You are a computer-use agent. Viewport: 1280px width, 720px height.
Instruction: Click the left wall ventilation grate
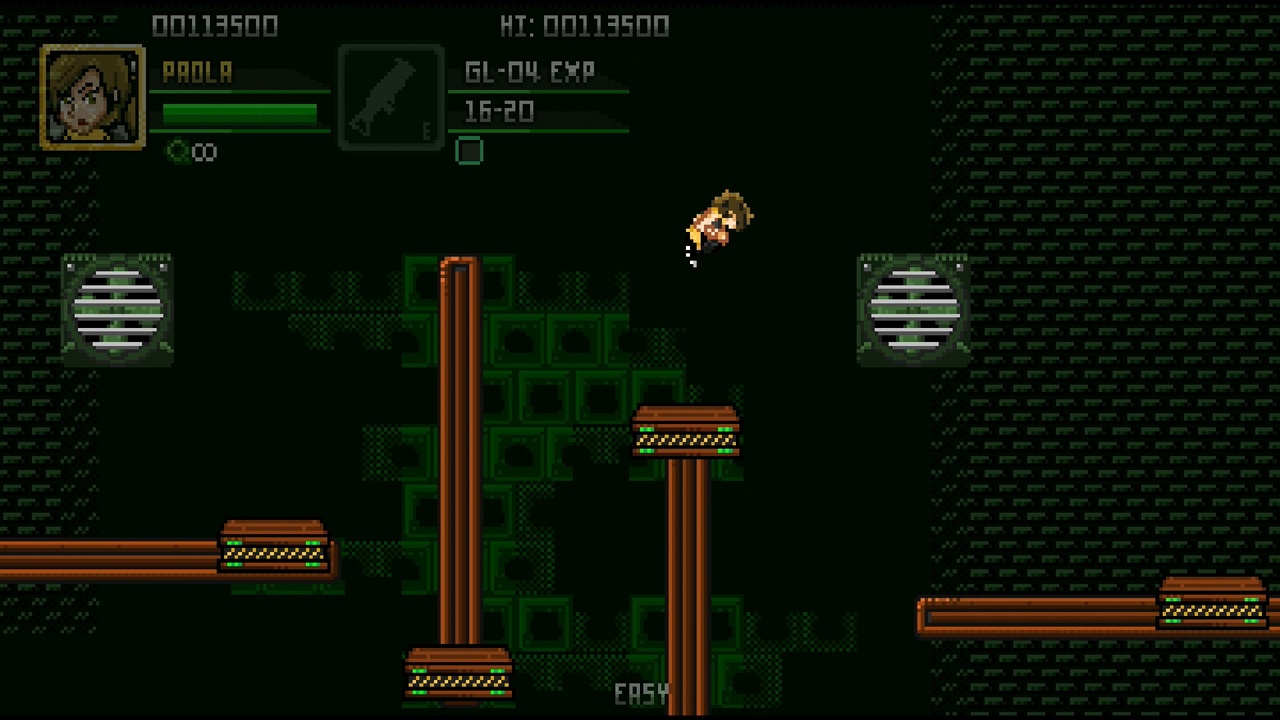click(116, 310)
